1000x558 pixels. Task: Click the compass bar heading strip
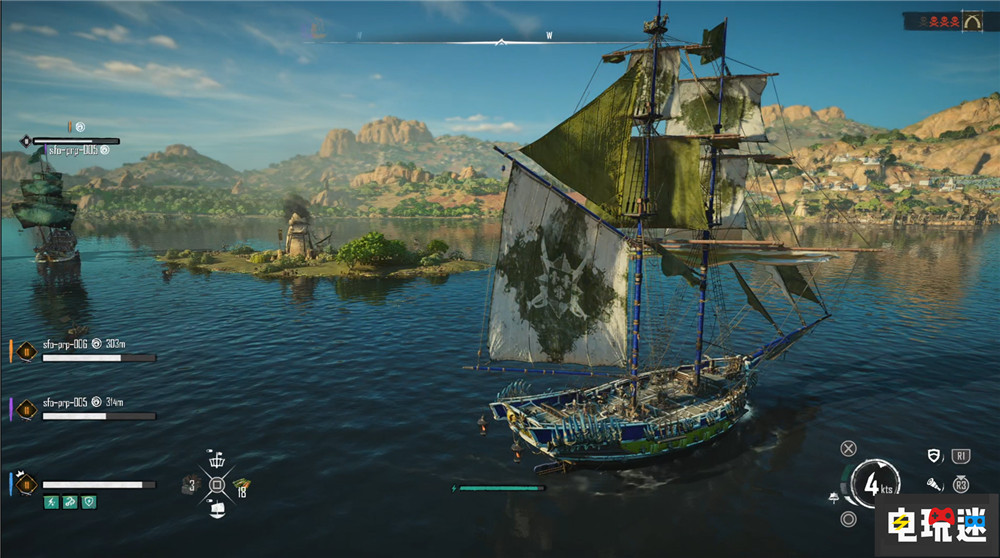tap(500, 41)
